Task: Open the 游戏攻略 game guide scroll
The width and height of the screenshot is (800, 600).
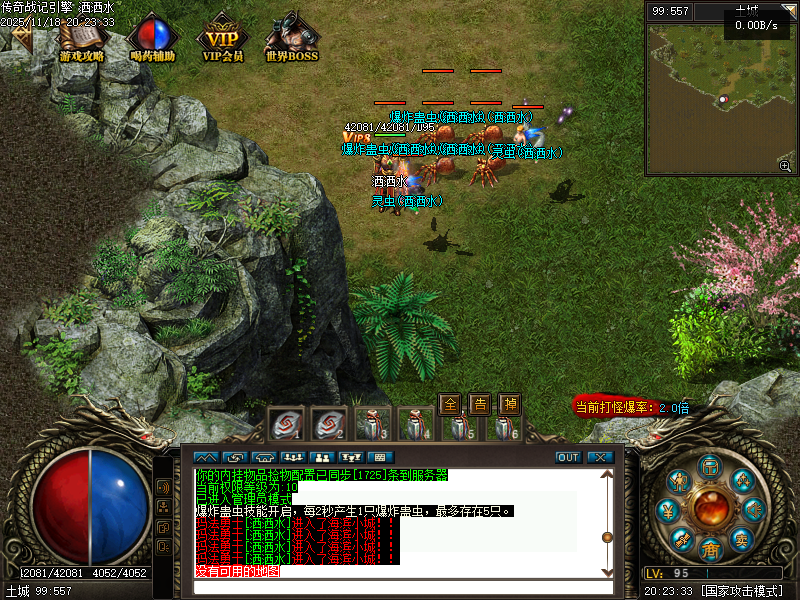Action: pos(82,37)
